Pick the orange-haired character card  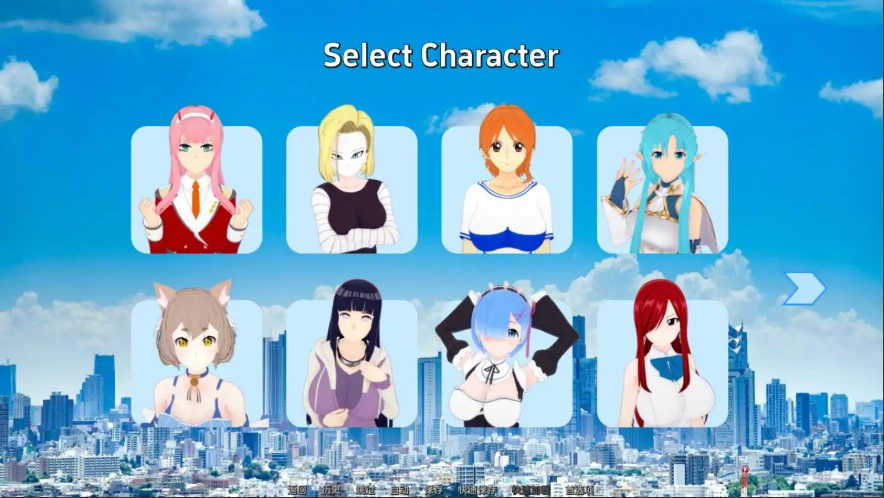point(506,189)
